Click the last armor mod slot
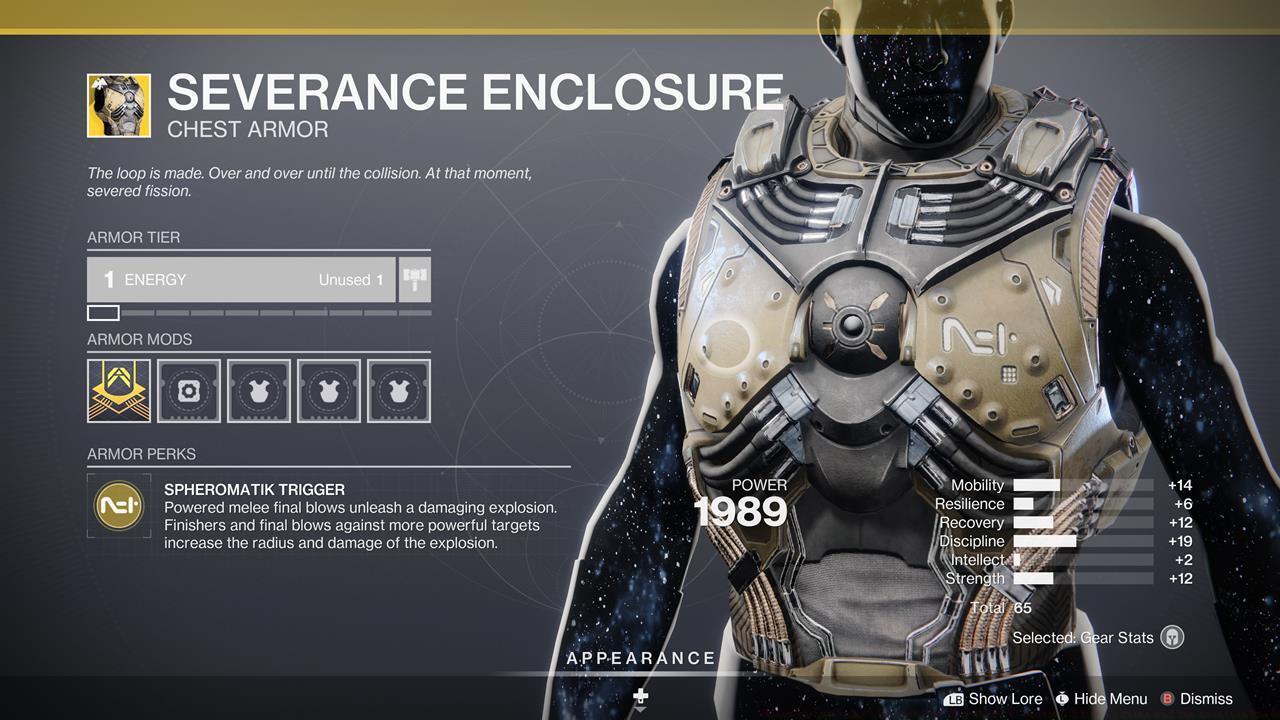Image resolution: width=1280 pixels, height=720 pixels. pos(399,390)
